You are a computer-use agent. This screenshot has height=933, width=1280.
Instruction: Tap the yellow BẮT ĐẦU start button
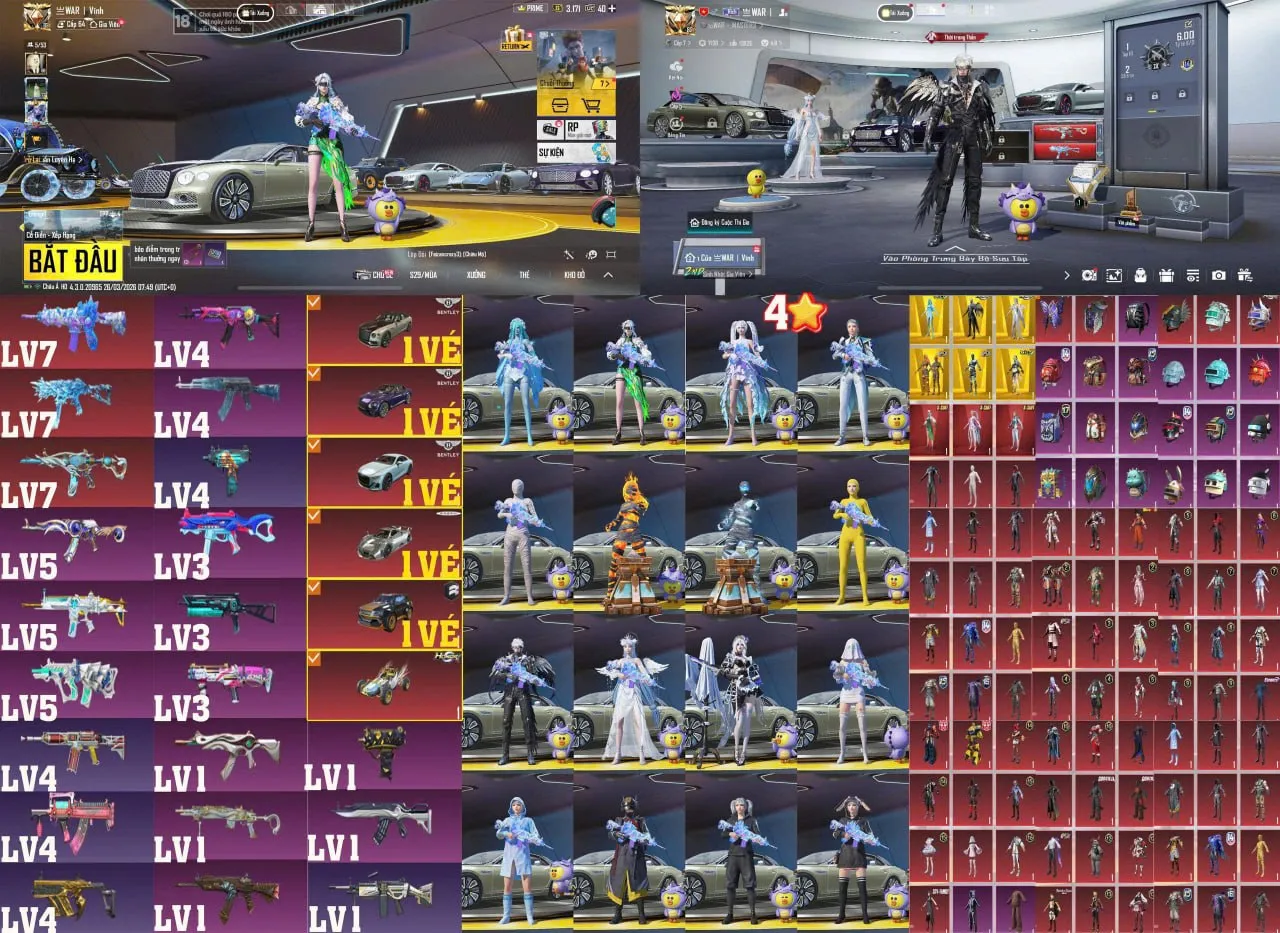pos(74,261)
